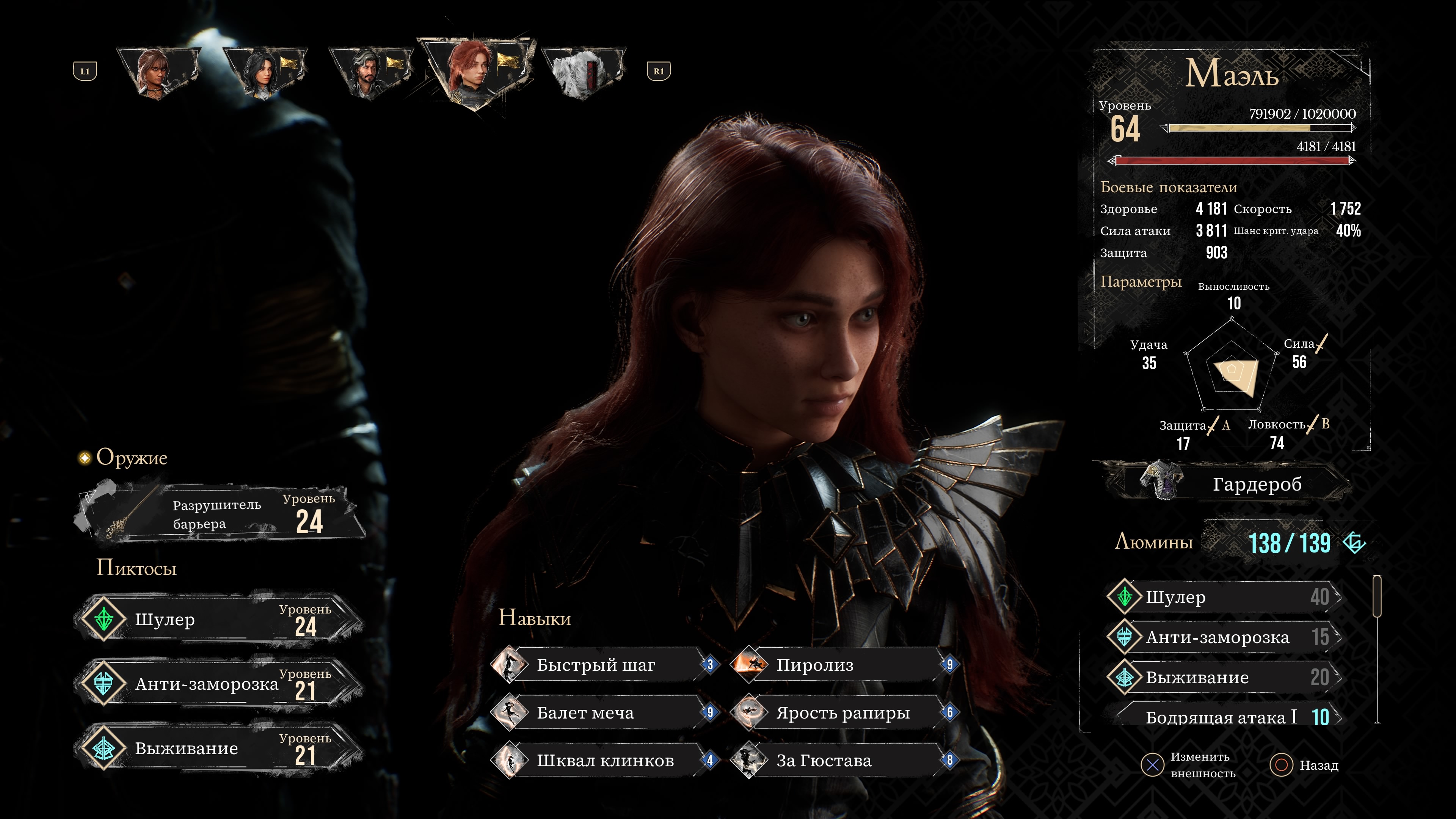The image size is (1456, 819).
Task: Select the Шулер lumina costing 40
Action: coord(1227,597)
